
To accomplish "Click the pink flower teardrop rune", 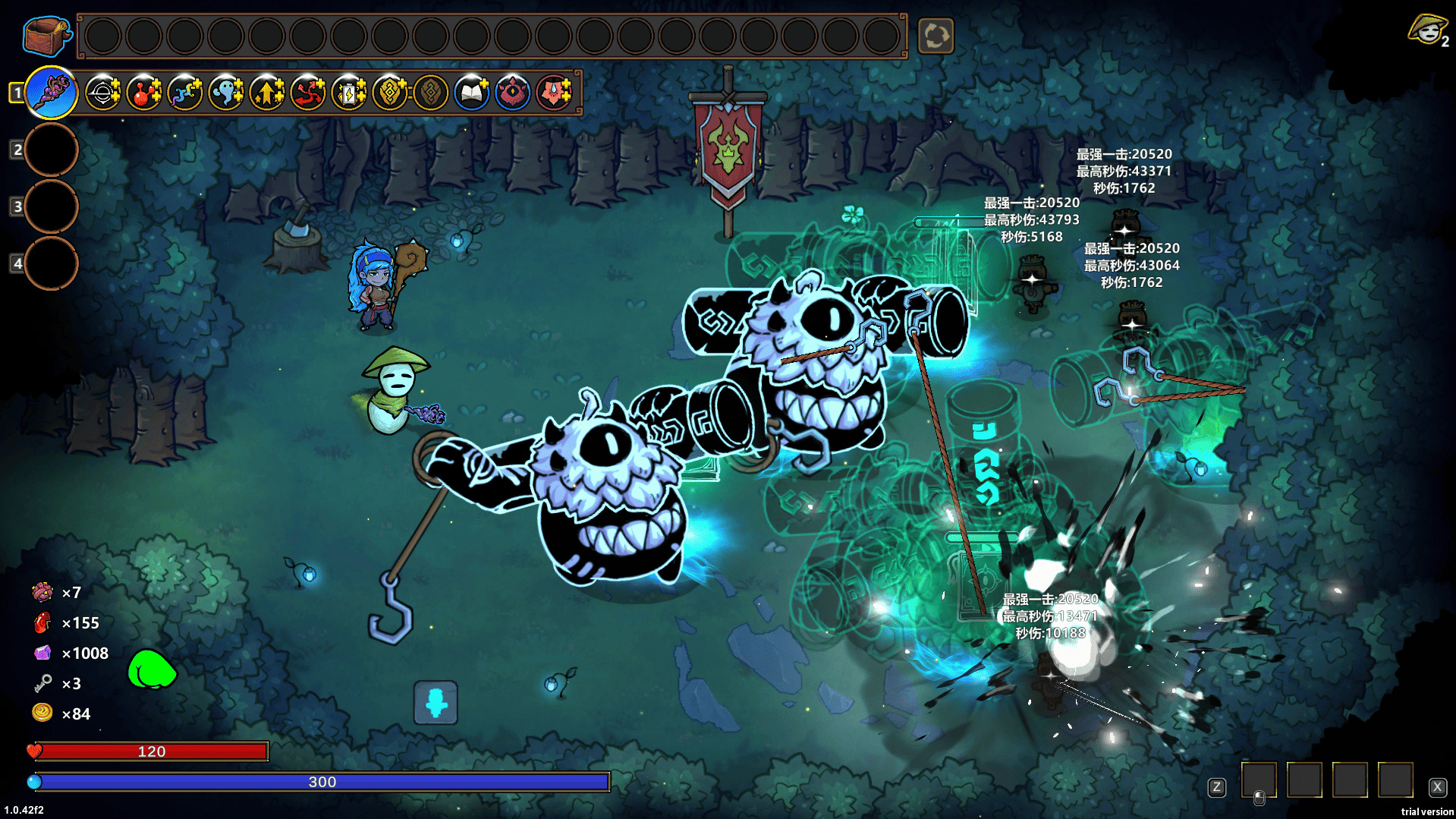I will pyautogui.click(x=554, y=93).
